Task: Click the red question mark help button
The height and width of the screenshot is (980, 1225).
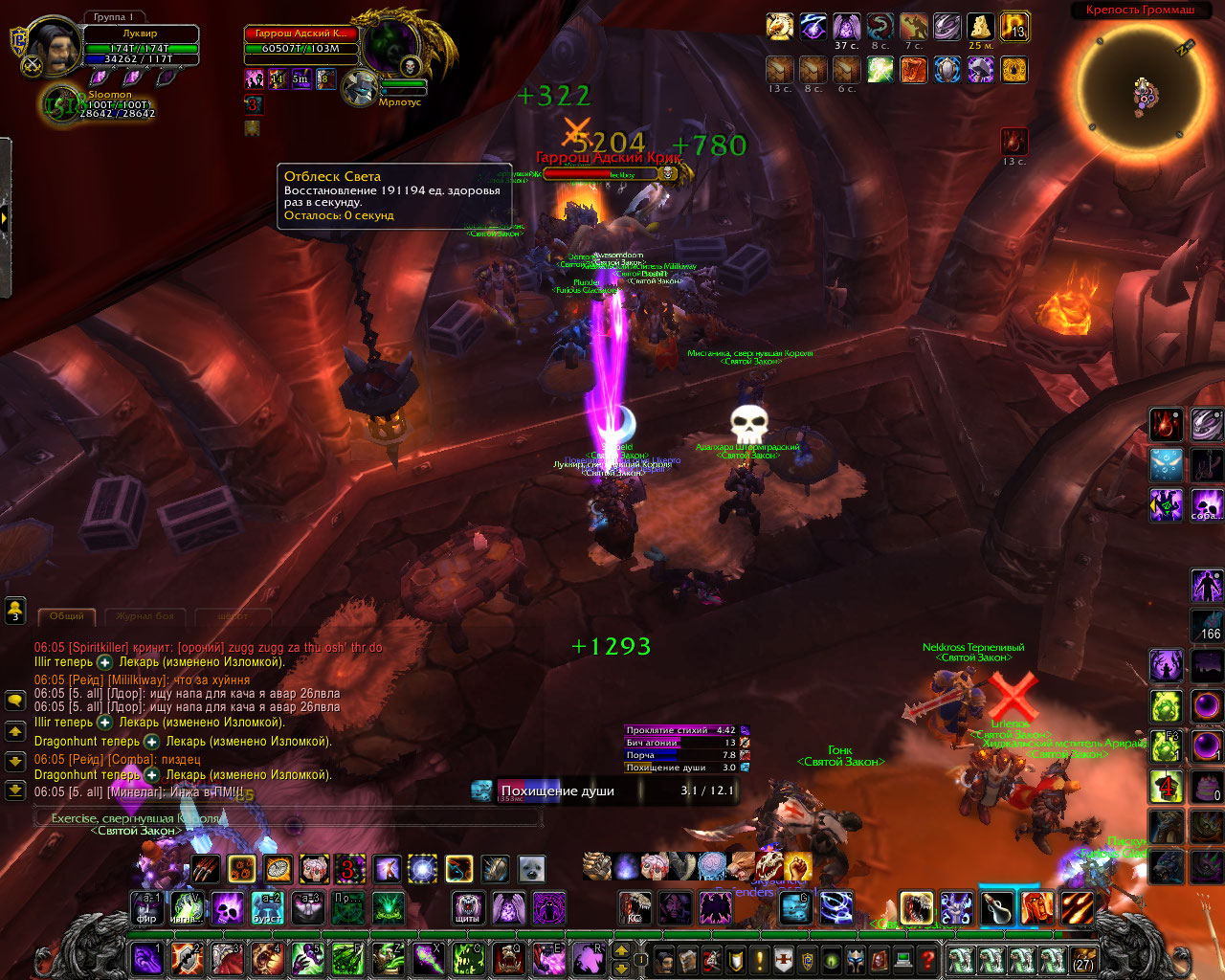Action: 926,959
